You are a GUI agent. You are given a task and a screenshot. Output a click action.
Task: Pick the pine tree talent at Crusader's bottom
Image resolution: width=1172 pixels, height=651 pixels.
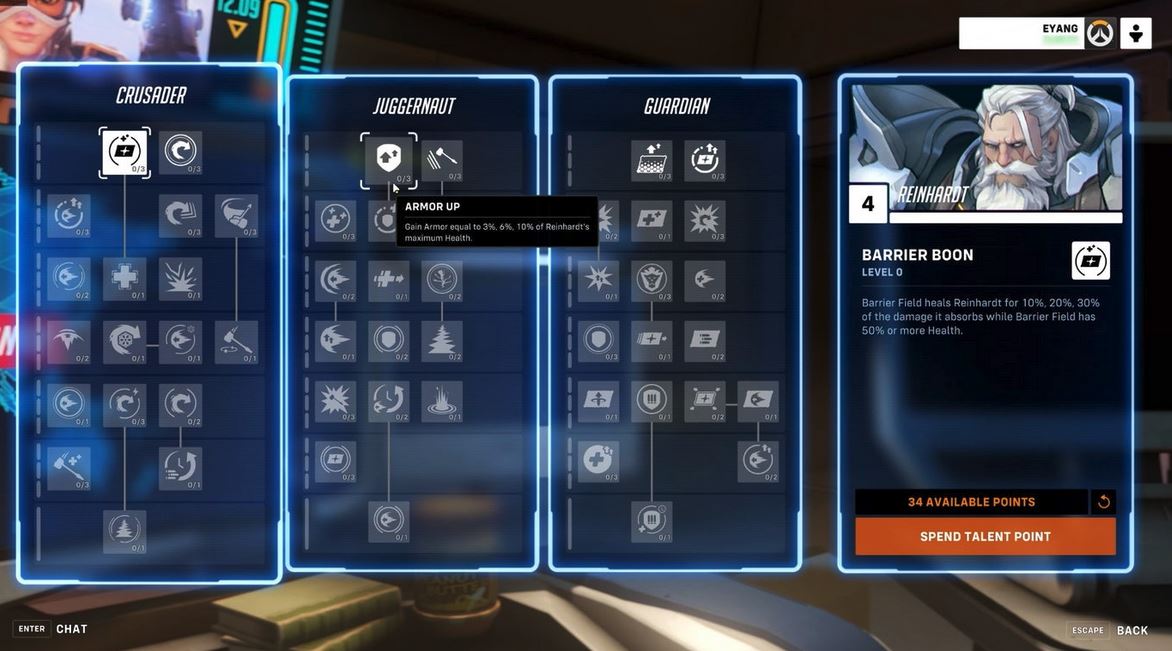(x=125, y=531)
